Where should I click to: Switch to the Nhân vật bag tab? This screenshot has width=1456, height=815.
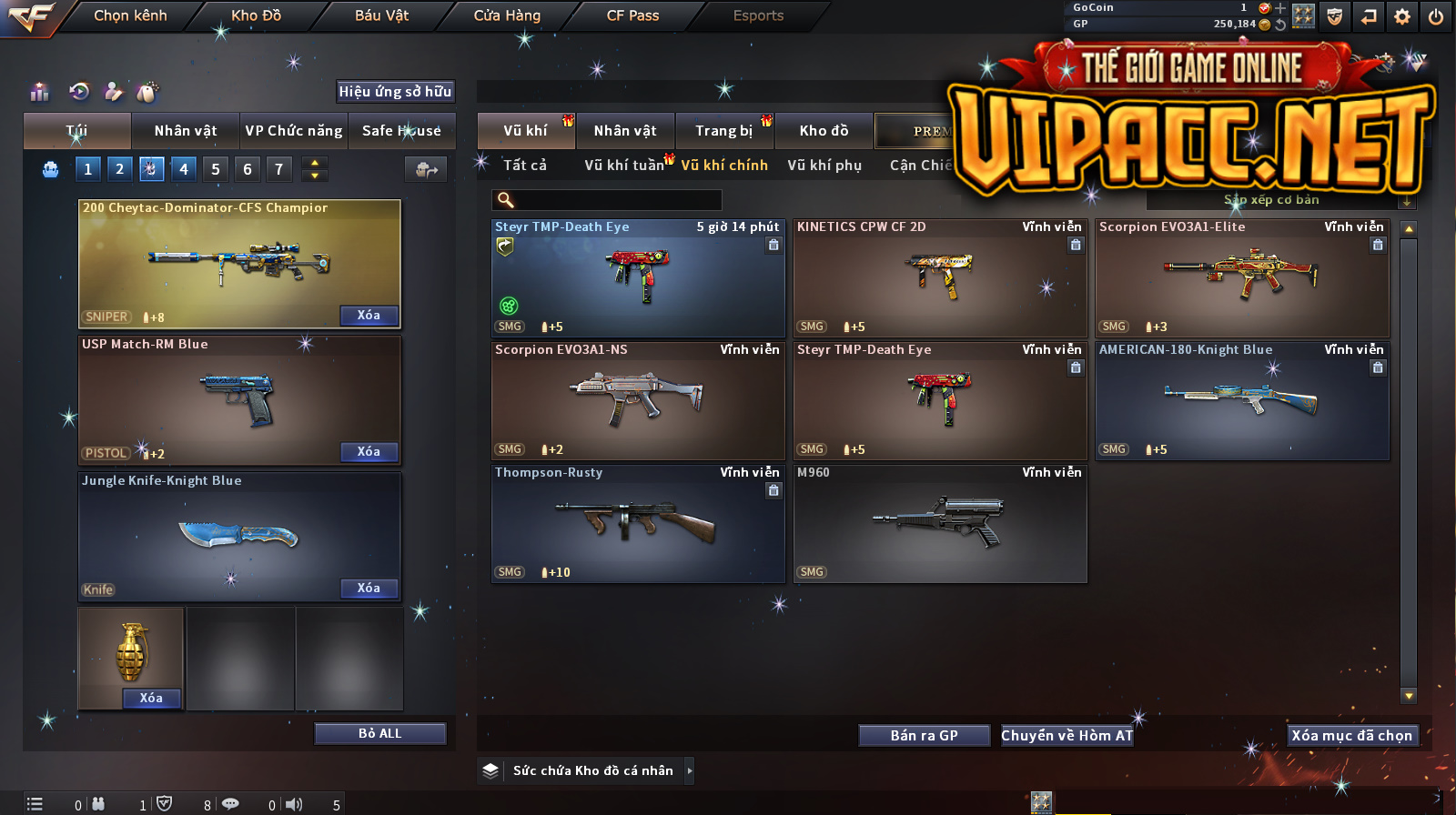[x=186, y=131]
